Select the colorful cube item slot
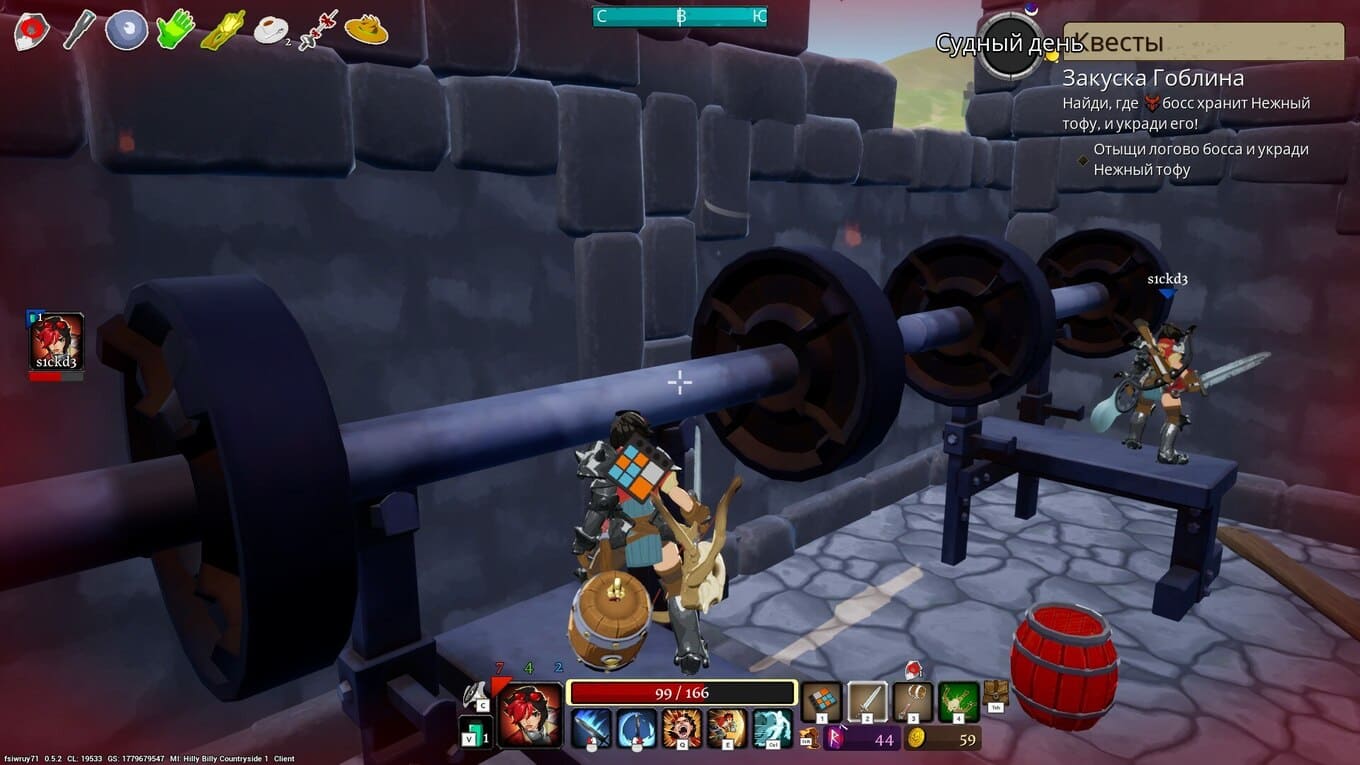Screen dimensions: 1360x765 (821, 701)
